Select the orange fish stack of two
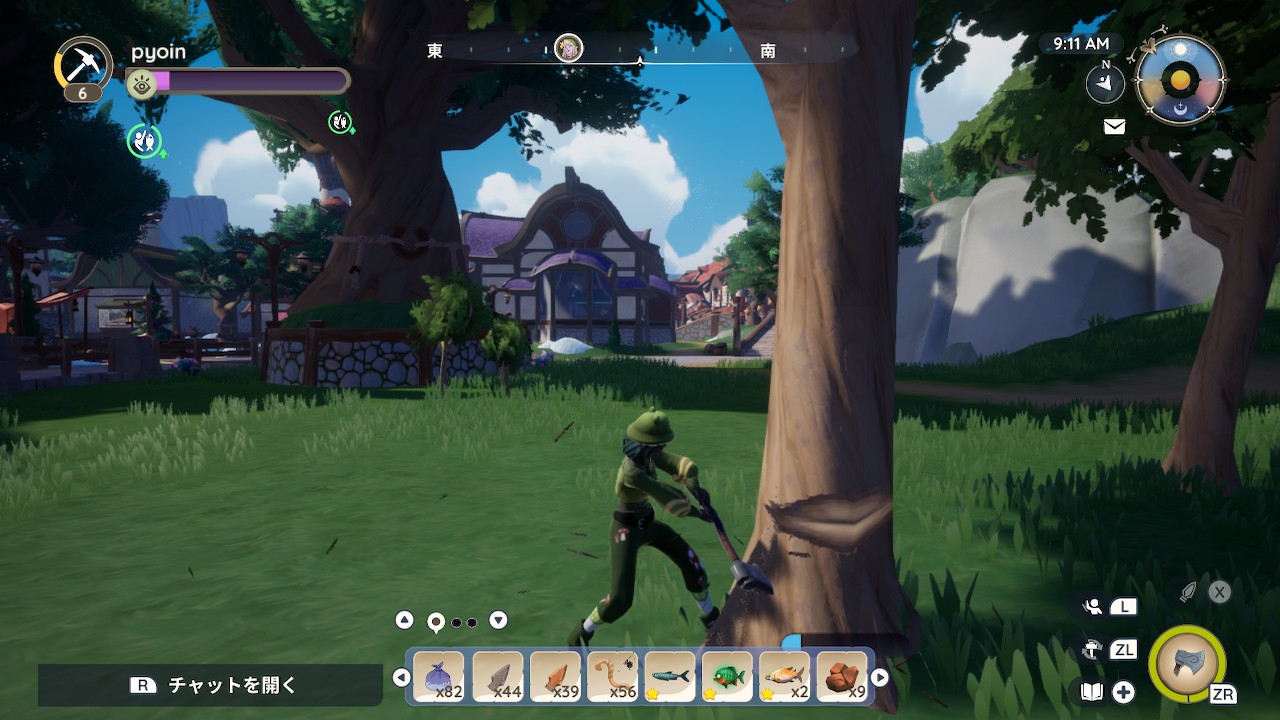 click(x=785, y=677)
